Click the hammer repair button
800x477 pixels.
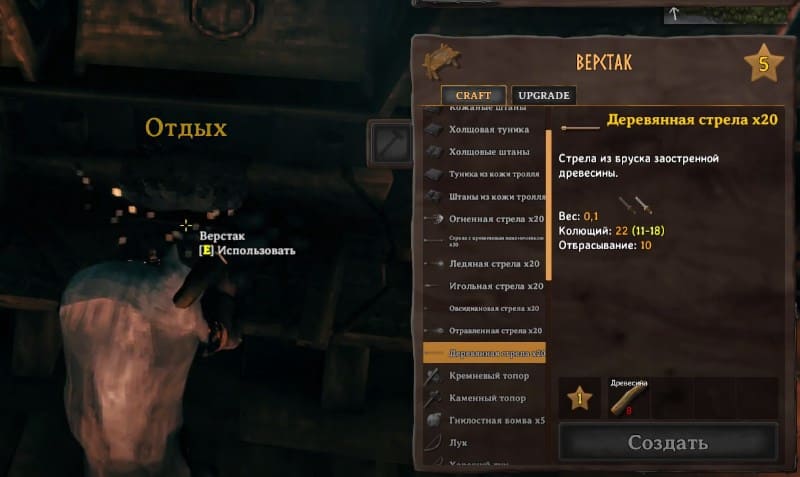point(391,143)
